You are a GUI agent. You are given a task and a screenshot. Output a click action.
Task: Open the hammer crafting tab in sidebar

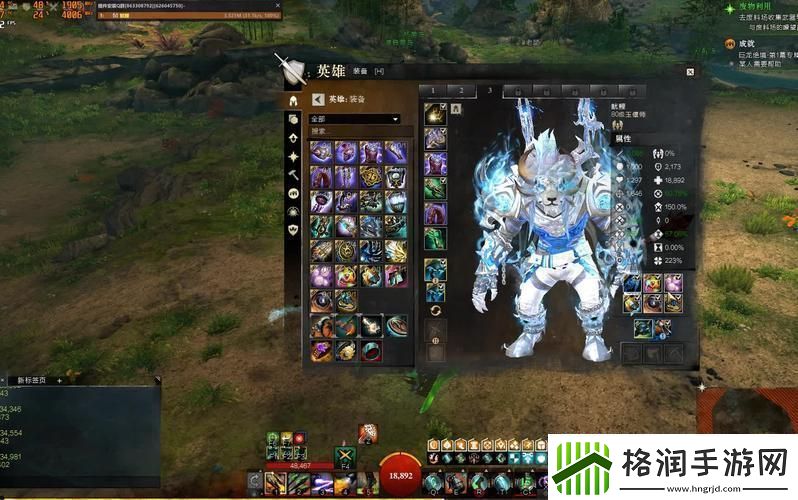point(293,174)
